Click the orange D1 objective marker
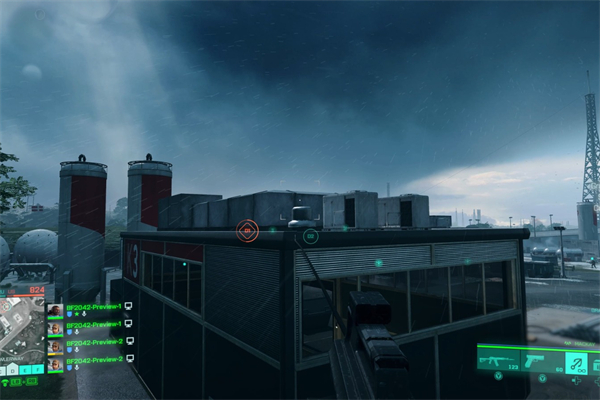The height and width of the screenshot is (400, 600). coord(246,231)
